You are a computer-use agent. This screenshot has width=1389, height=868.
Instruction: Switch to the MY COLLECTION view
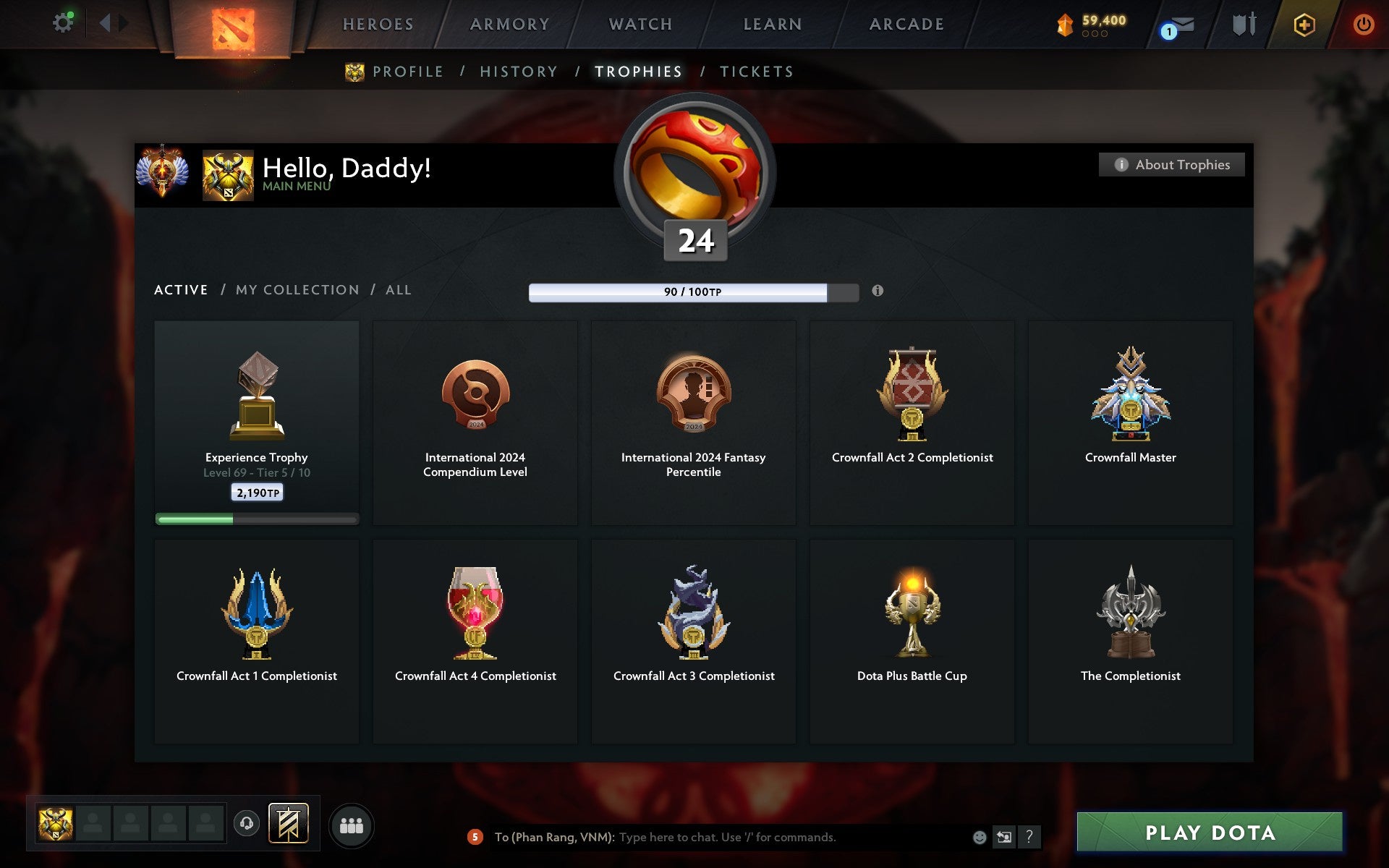pyautogui.click(x=298, y=289)
